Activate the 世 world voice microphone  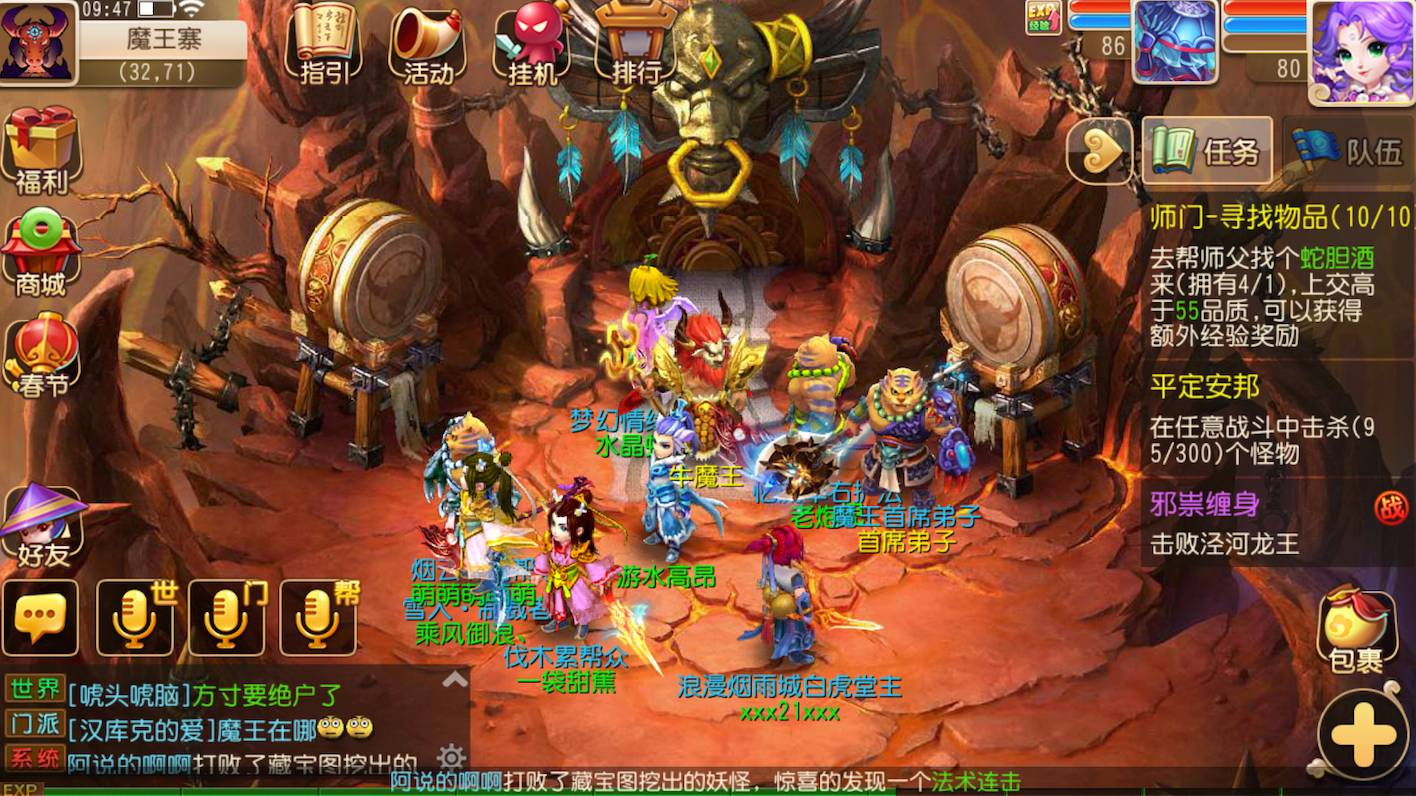(x=135, y=618)
